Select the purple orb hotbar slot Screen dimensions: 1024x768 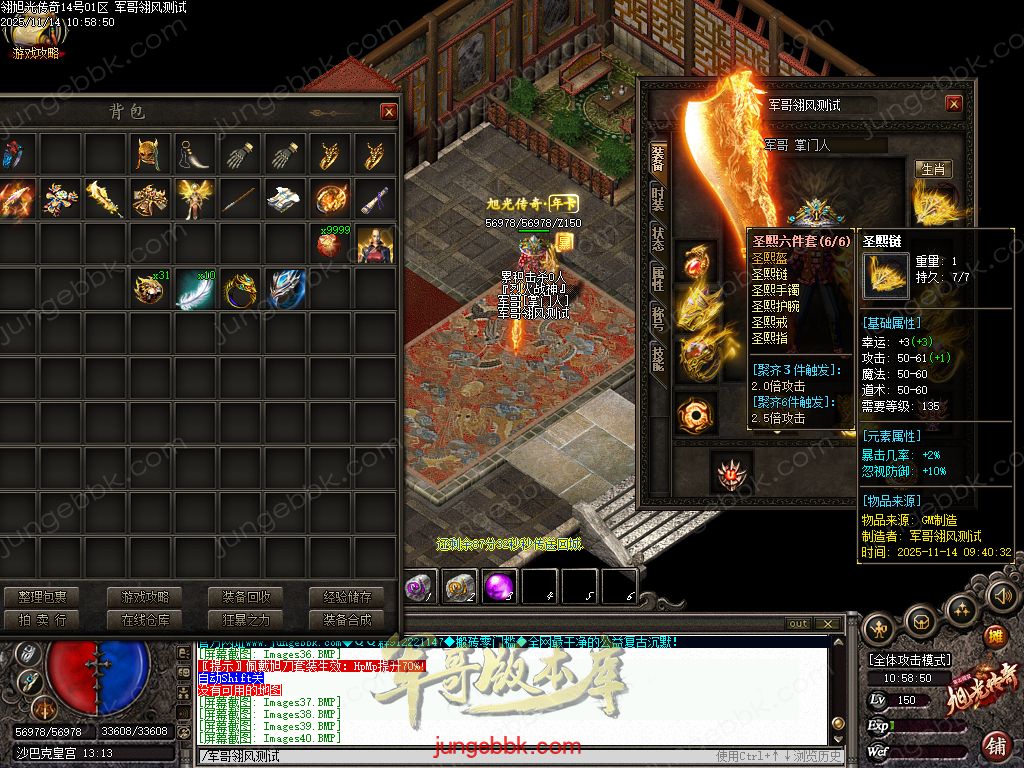[499, 587]
